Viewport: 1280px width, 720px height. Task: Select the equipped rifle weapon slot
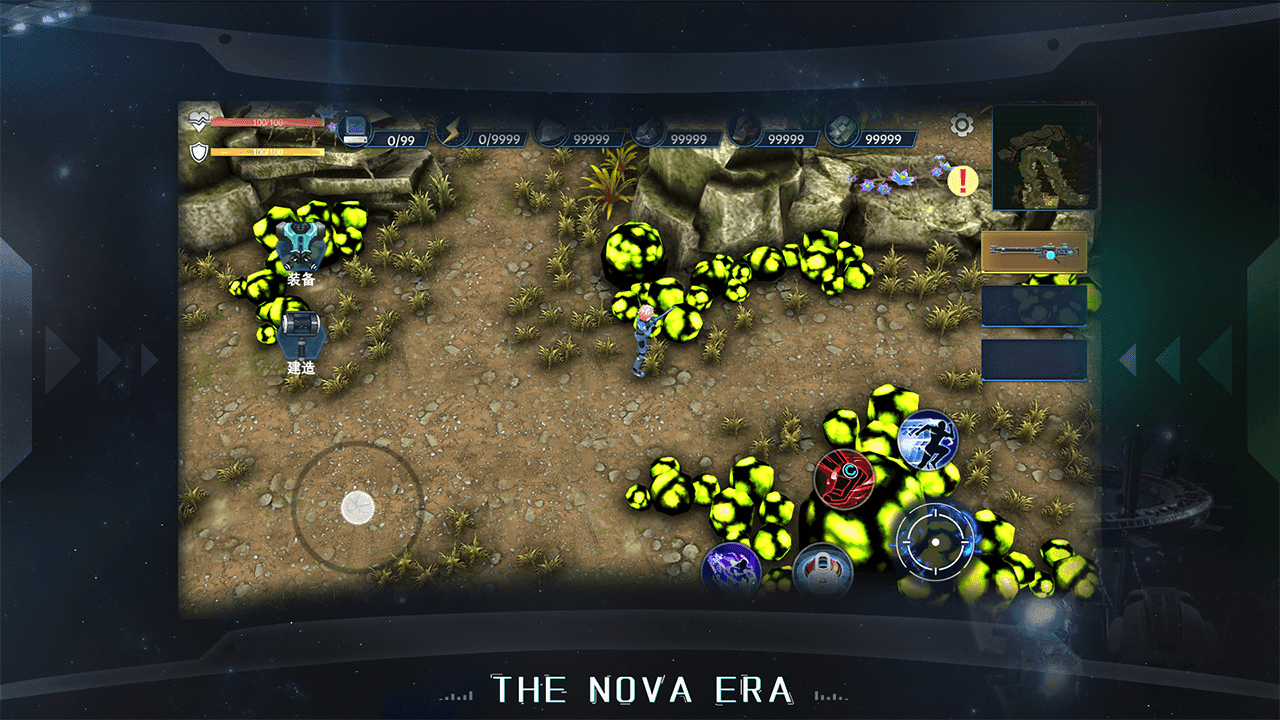pyautogui.click(x=1034, y=252)
